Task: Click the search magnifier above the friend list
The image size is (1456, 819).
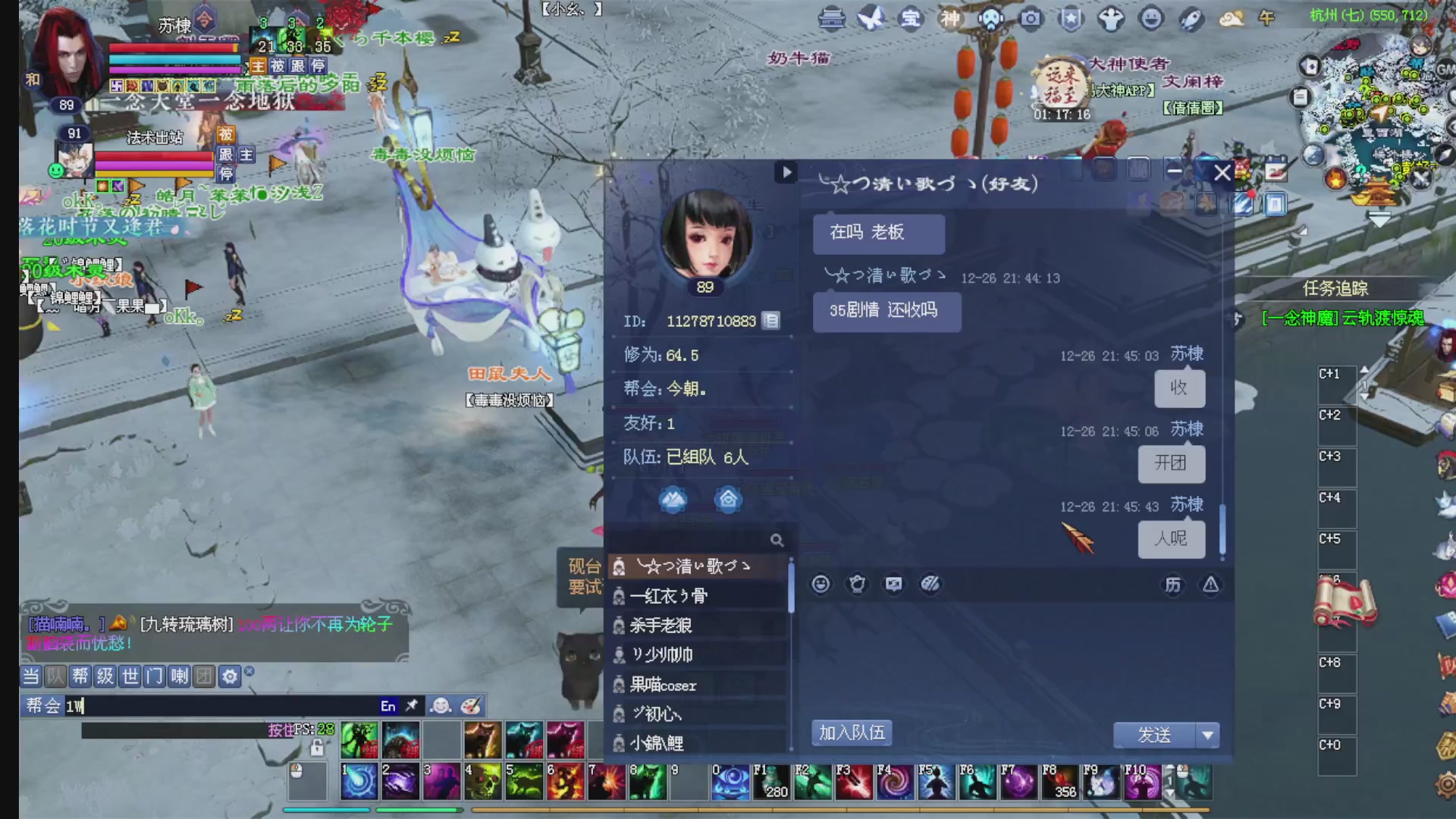Action: click(x=777, y=540)
